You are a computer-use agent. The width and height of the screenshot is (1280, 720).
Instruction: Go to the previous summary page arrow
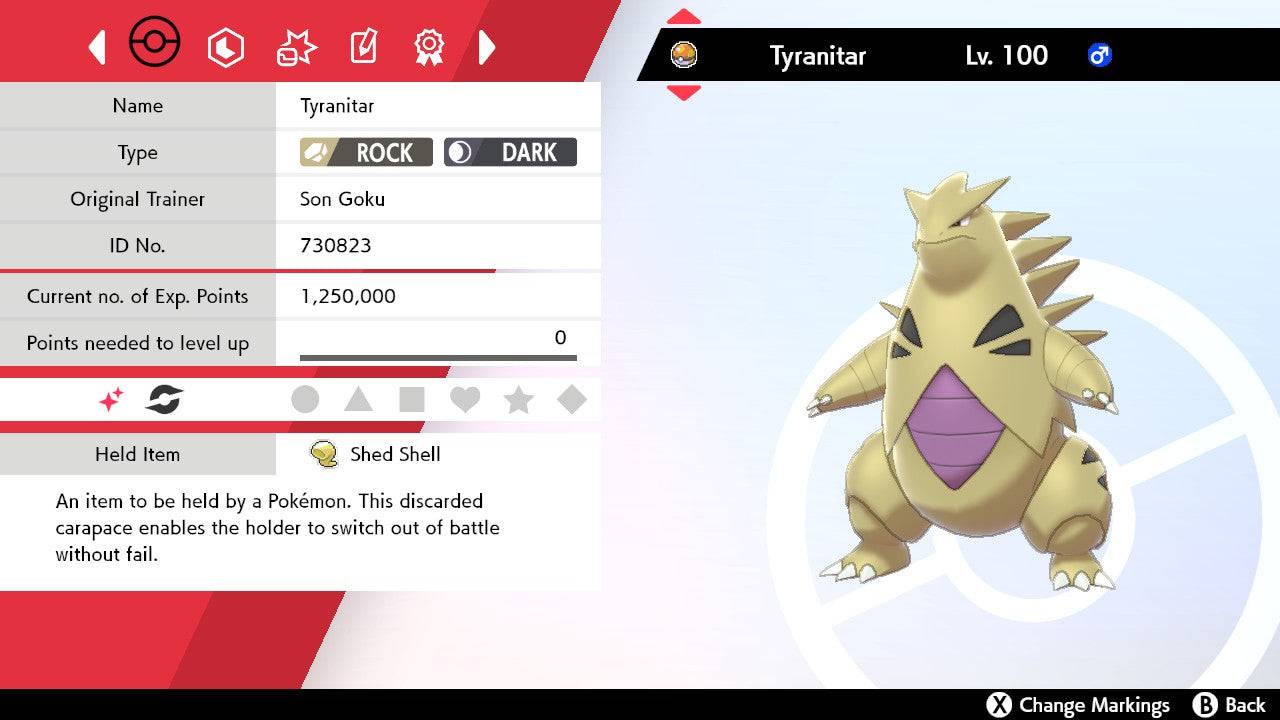[x=97, y=47]
